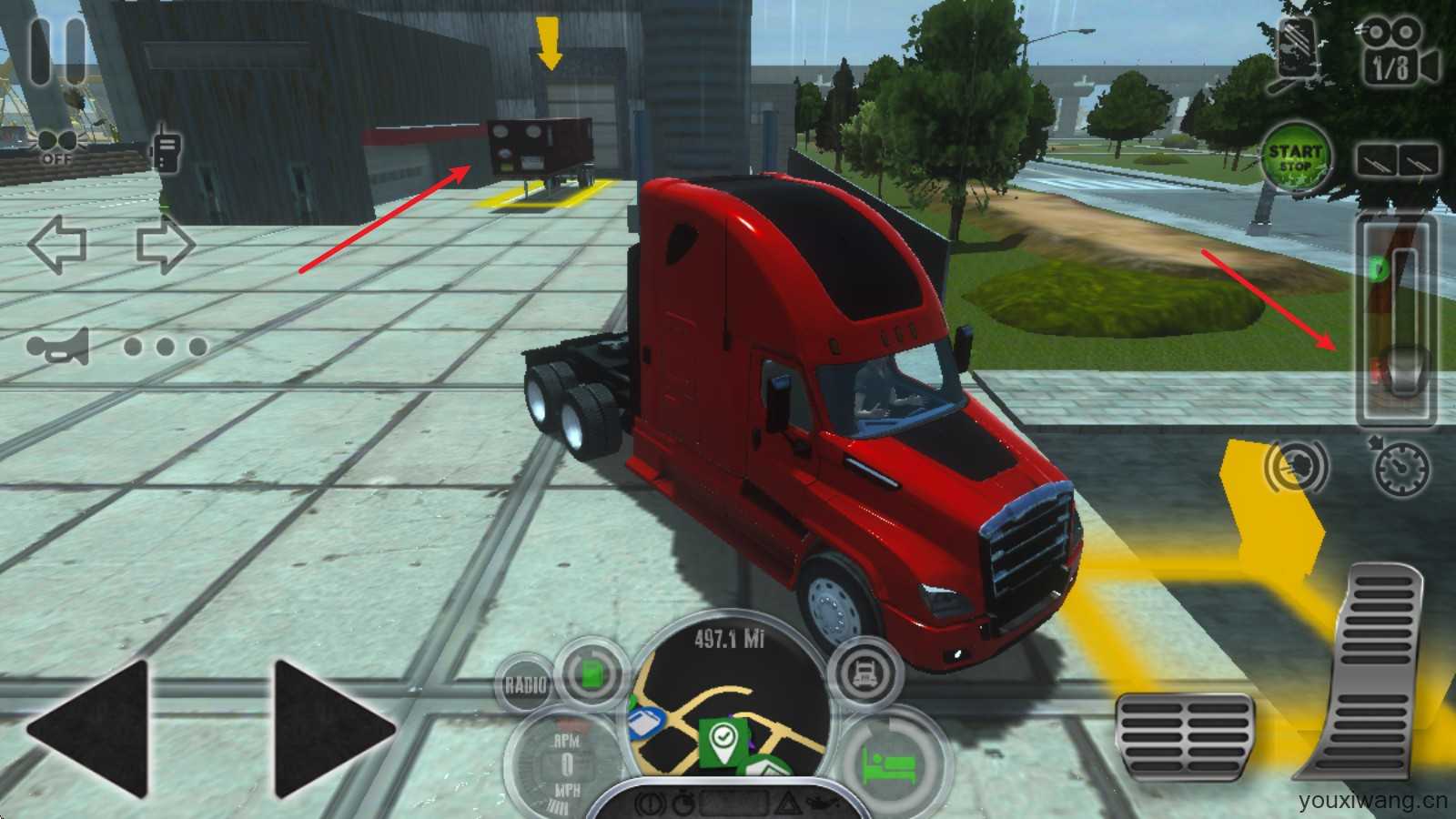Open the three-dots more options

coord(166,347)
